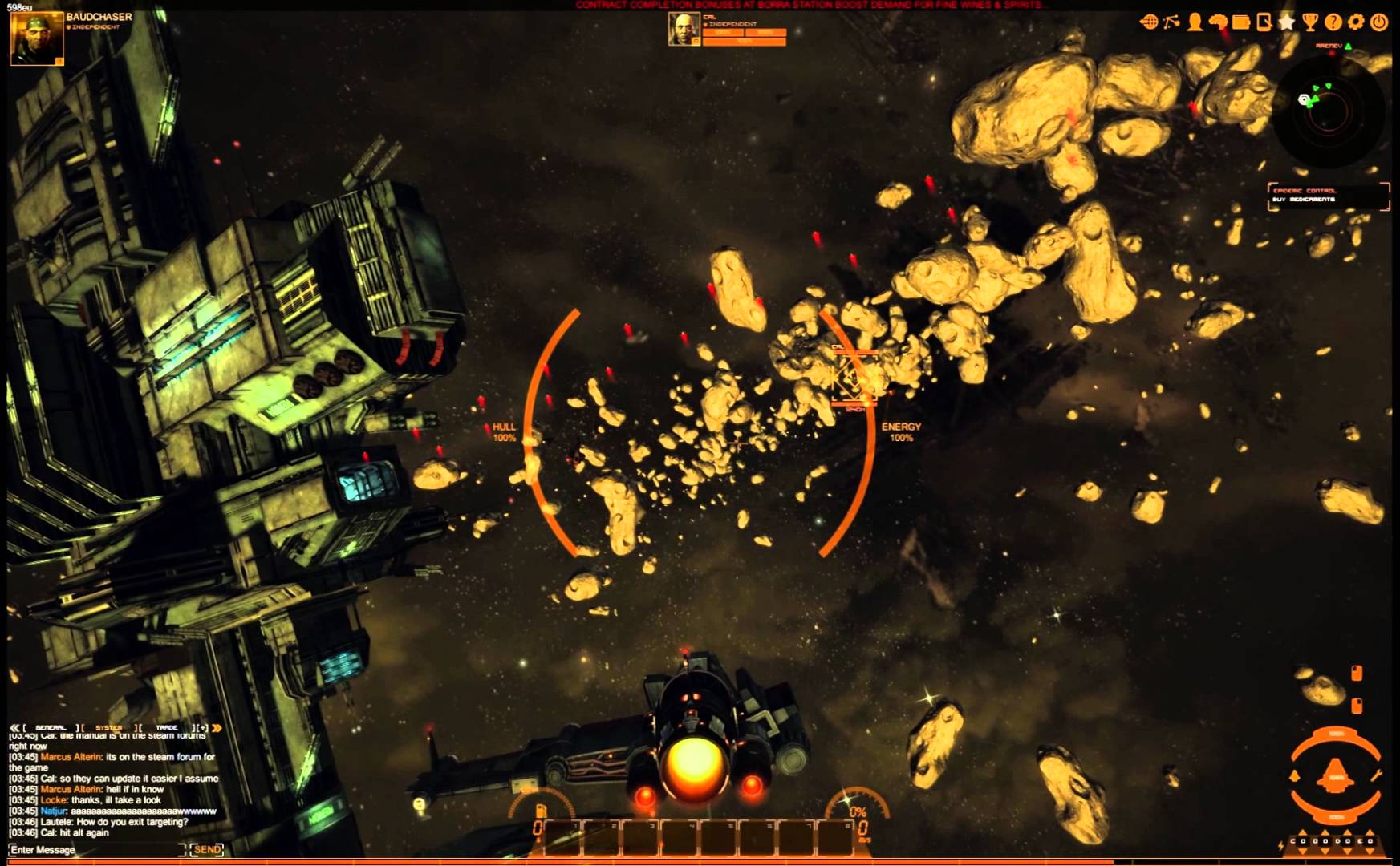This screenshot has height=866, width=1400.
Task: Open the skills brain icon
Action: [1218, 22]
